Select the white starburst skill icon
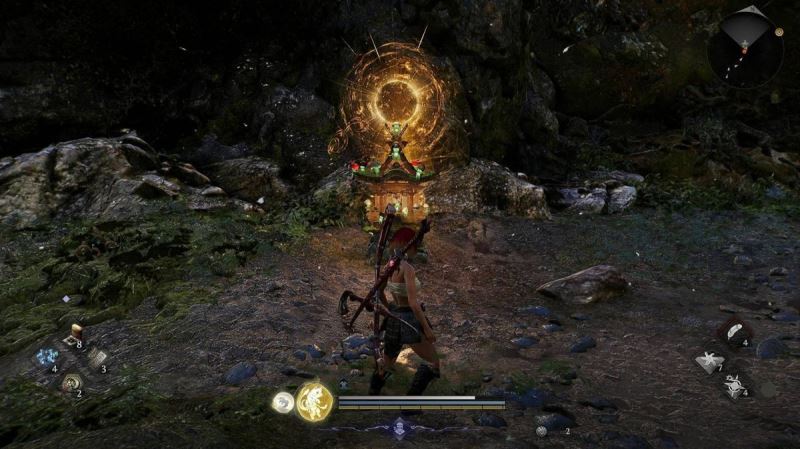Screen dimensions: 800x449 coord(709,362)
